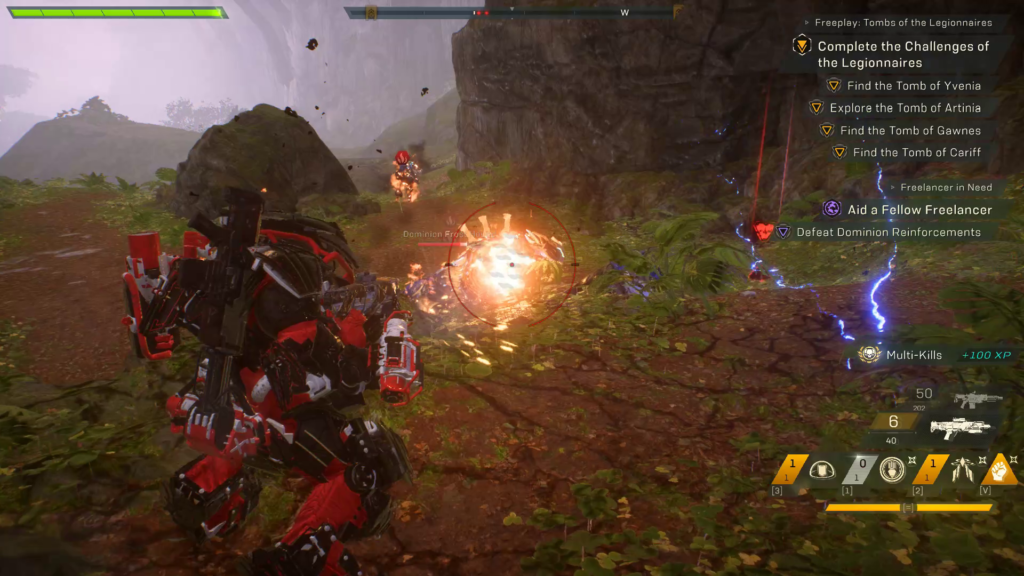Select the Complete the Challenges of the Legionnaires objective

[903, 54]
